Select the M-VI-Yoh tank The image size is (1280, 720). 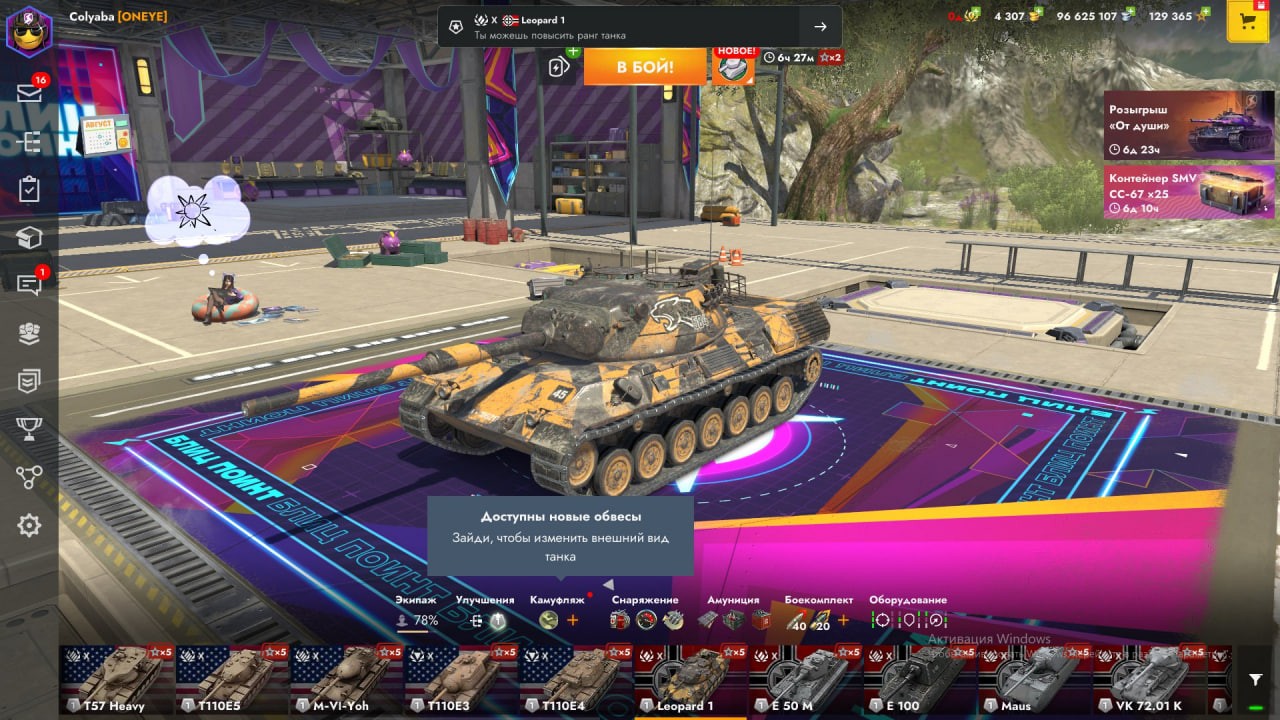[x=346, y=680]
